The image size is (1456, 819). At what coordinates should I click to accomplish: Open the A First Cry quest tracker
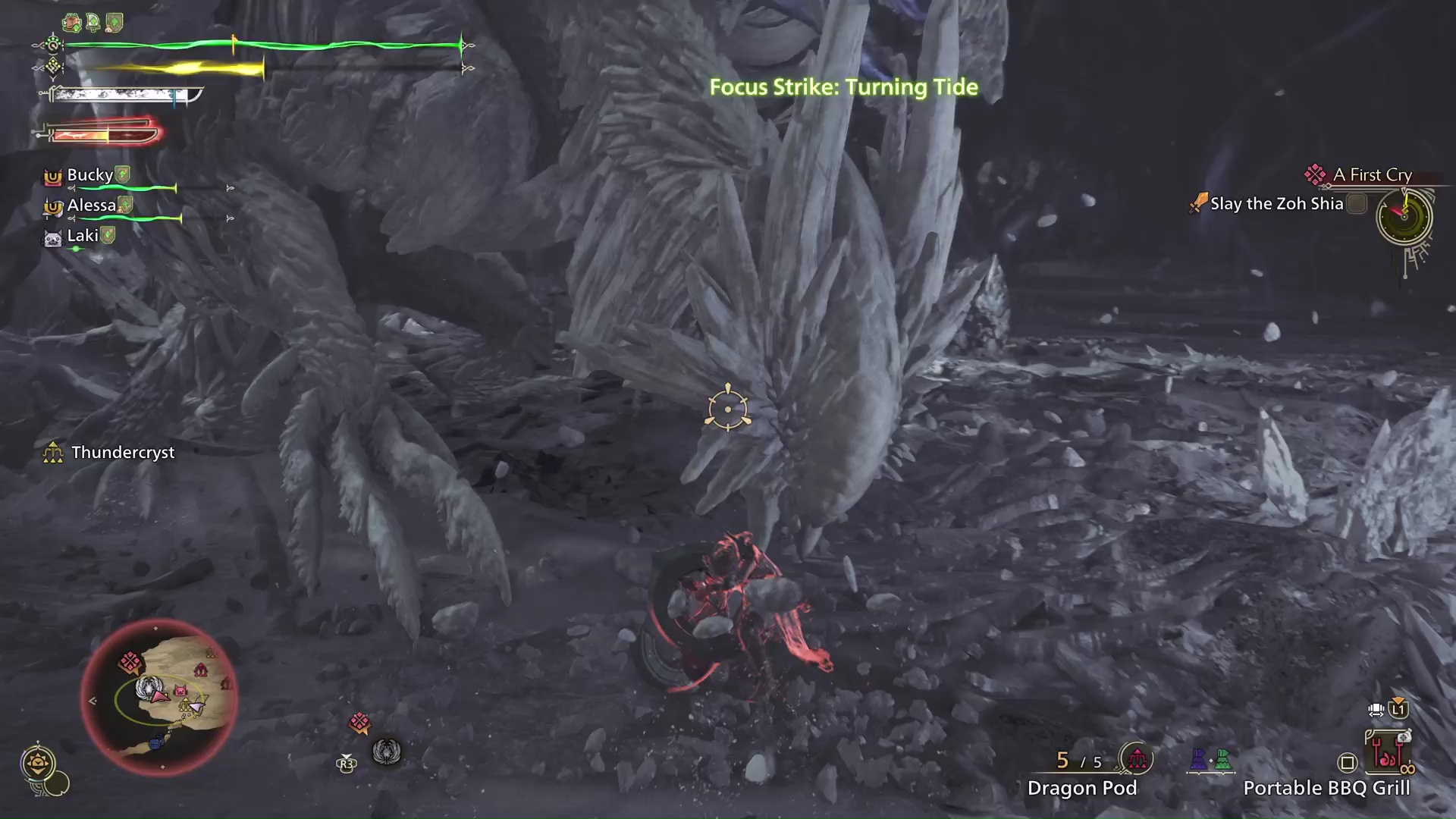(x=1371, y=175)
